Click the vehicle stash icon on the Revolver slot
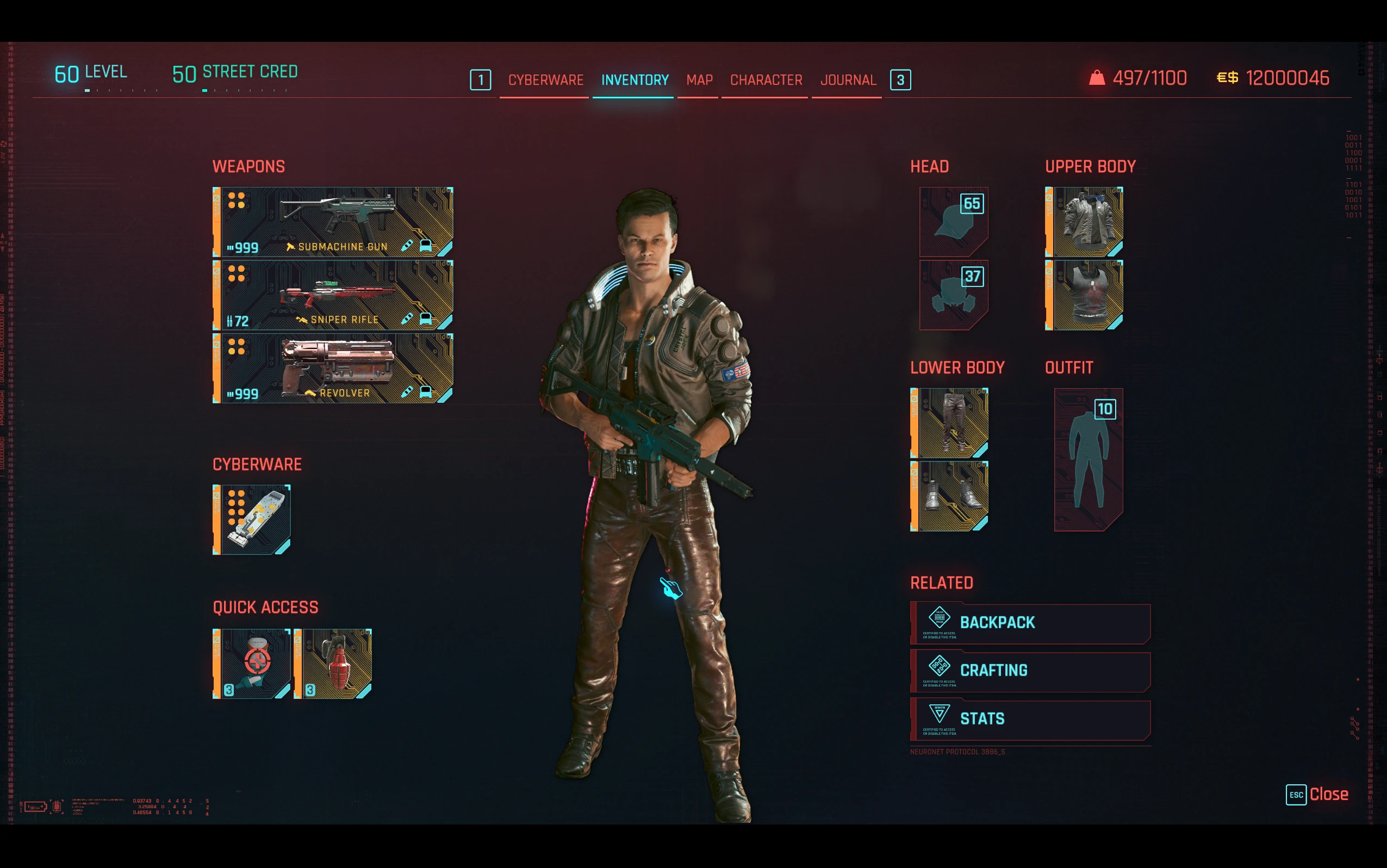1387x868 pixels. pos(425,392)
